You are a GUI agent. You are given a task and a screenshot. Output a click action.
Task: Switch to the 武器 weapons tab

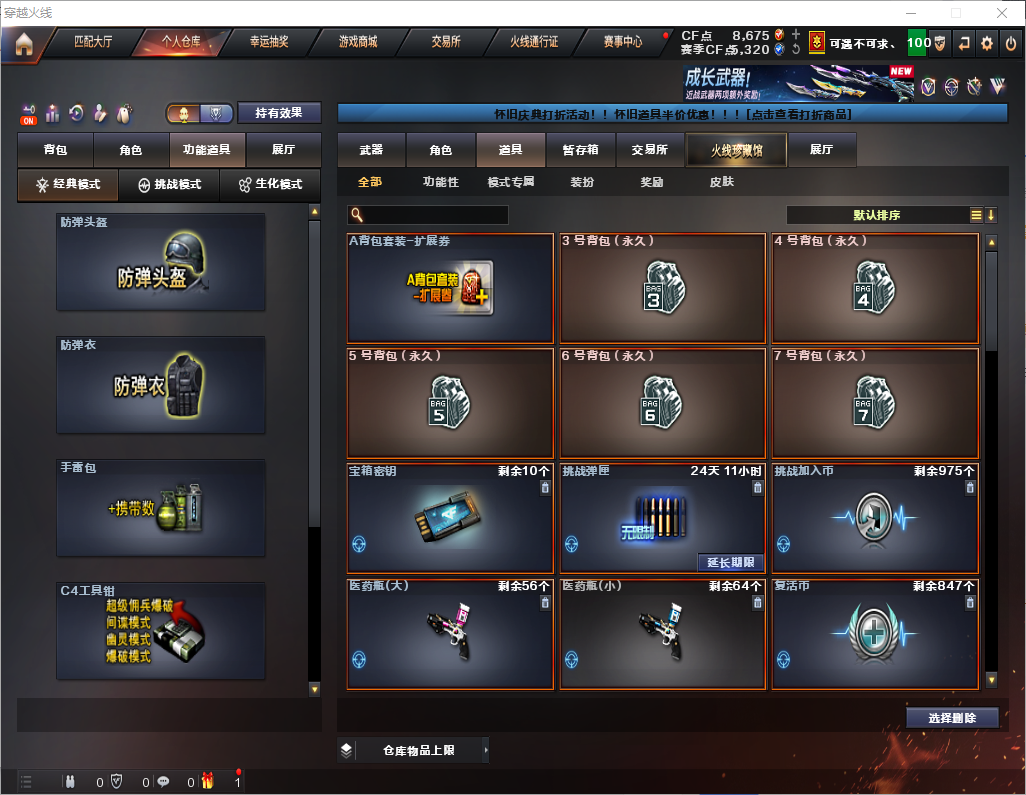[371, 150]
